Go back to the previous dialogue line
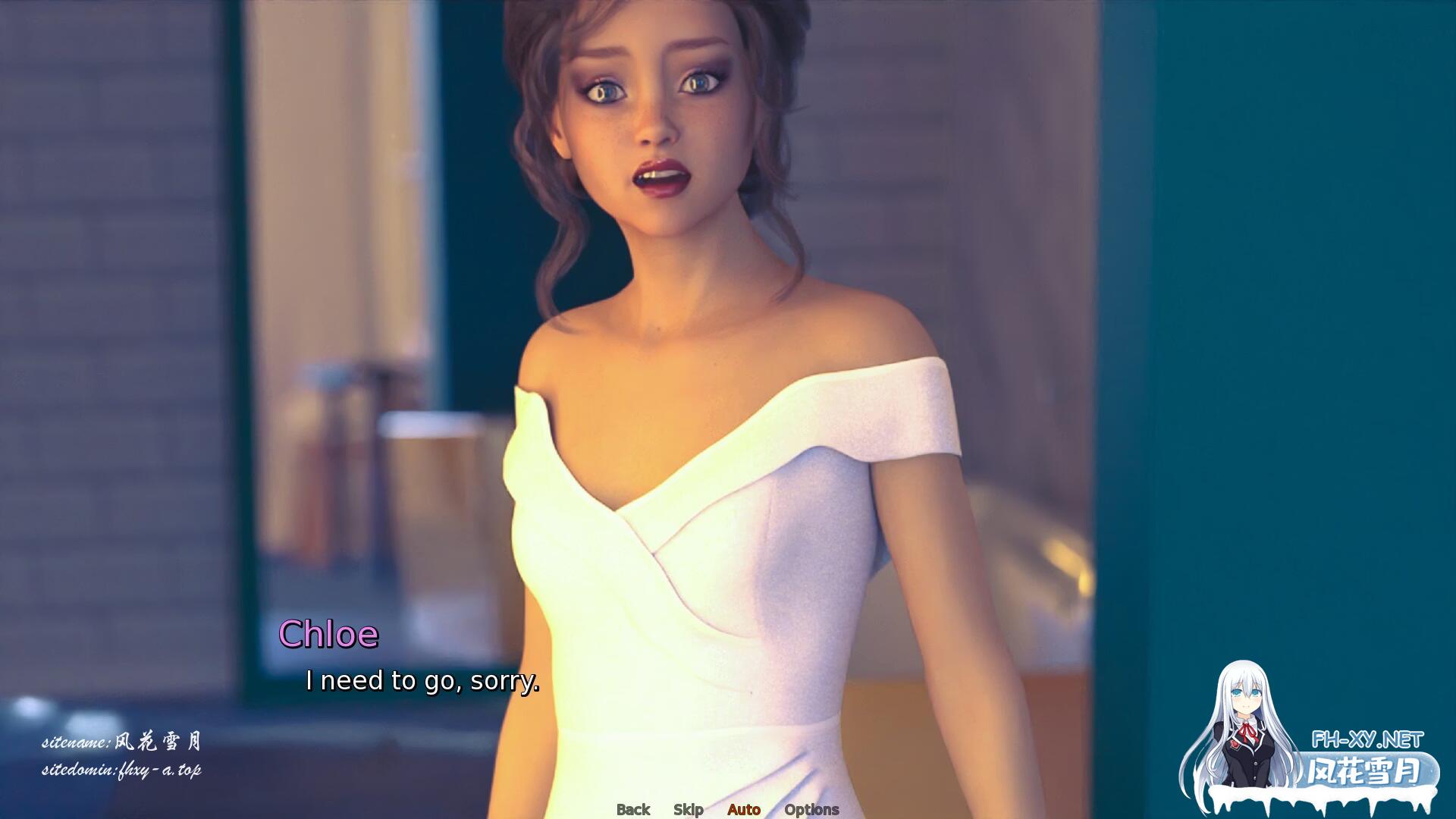Image resolution: width=1456 pixels, height=819 pixels. click(x=633, y=809)
